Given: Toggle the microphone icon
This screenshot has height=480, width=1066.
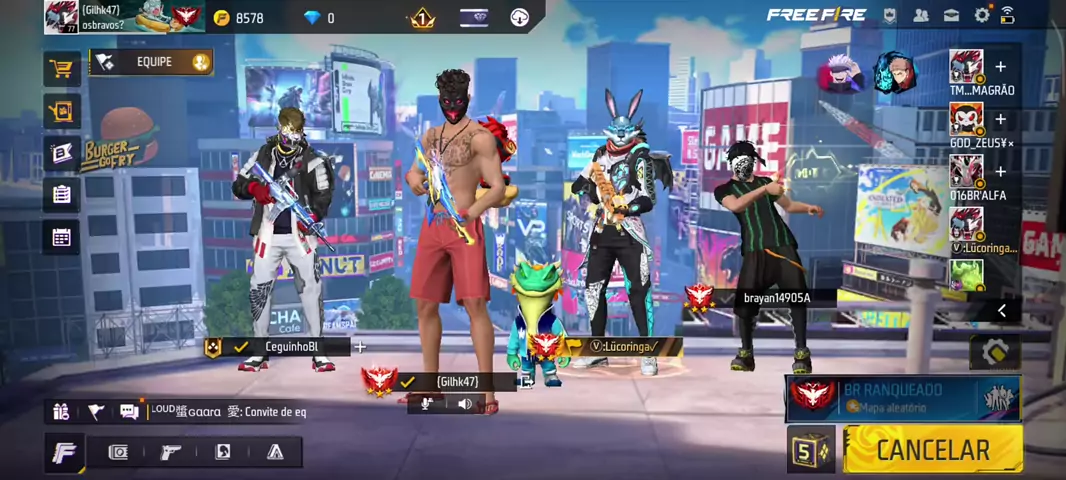Looking at the screenshot, I should (x=427, y=404).
